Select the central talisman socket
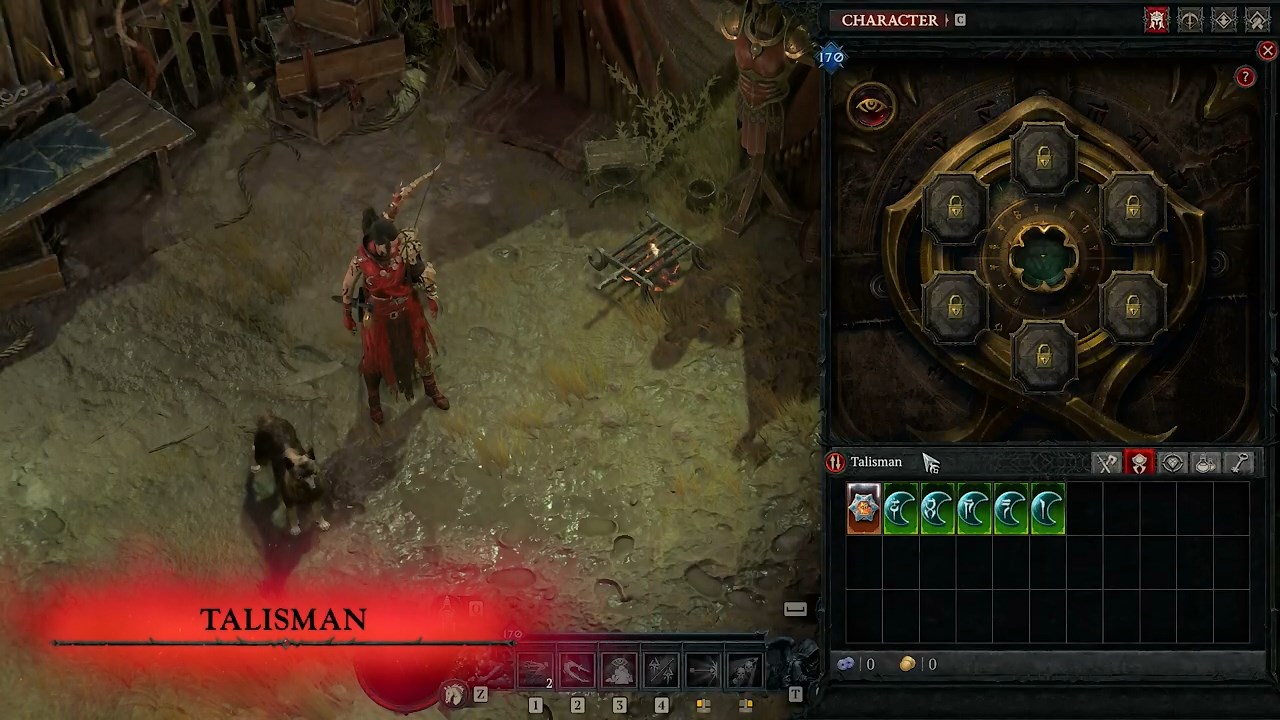 pyautogui.click(x=1043, y=258)
